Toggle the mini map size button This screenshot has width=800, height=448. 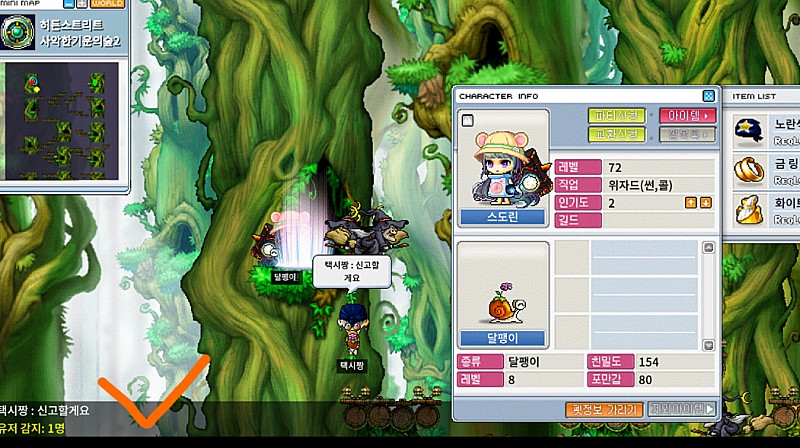82,3
